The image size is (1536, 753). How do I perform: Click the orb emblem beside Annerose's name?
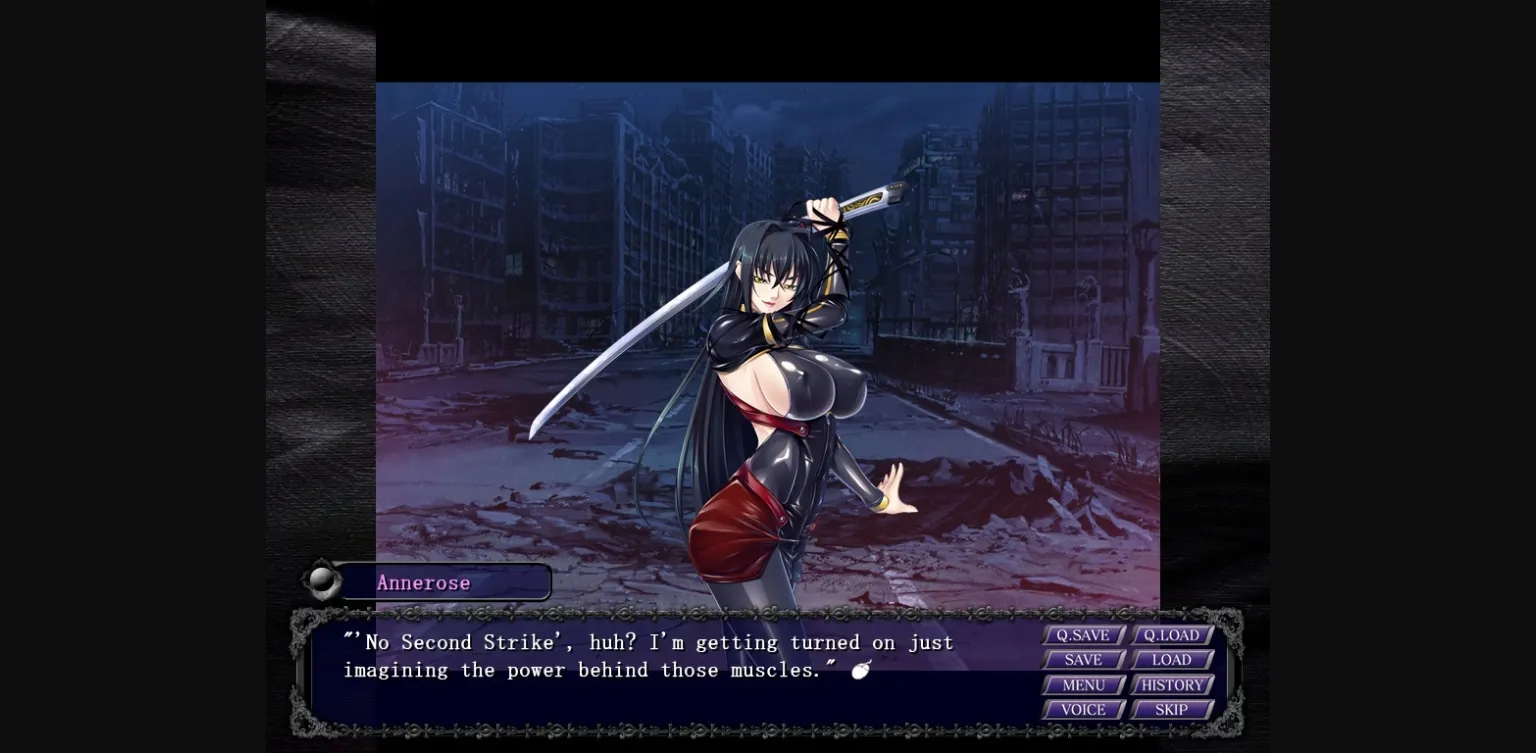tap(321, 581)
